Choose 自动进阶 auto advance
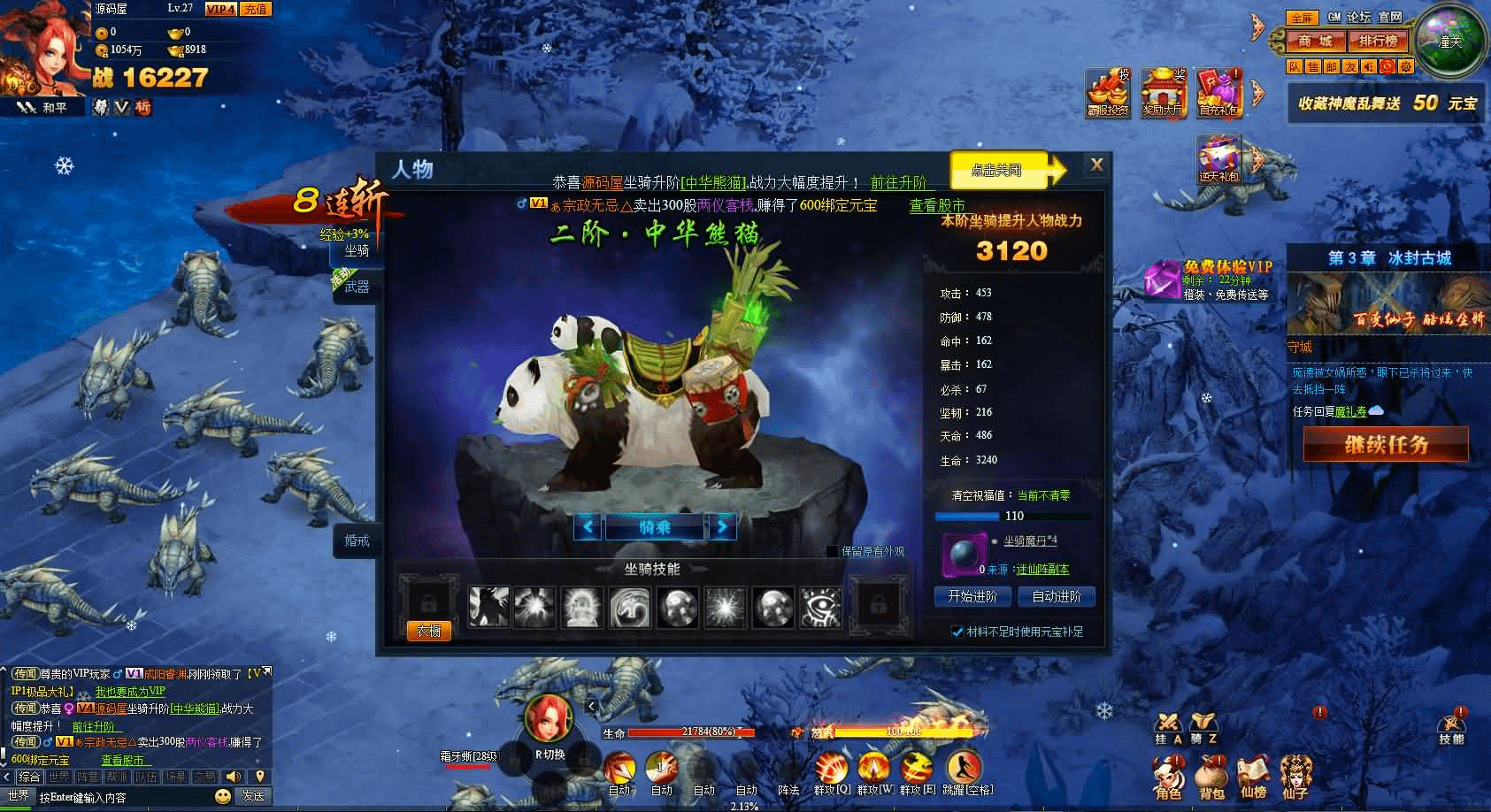1491x812 pixels. [1057, 597]
